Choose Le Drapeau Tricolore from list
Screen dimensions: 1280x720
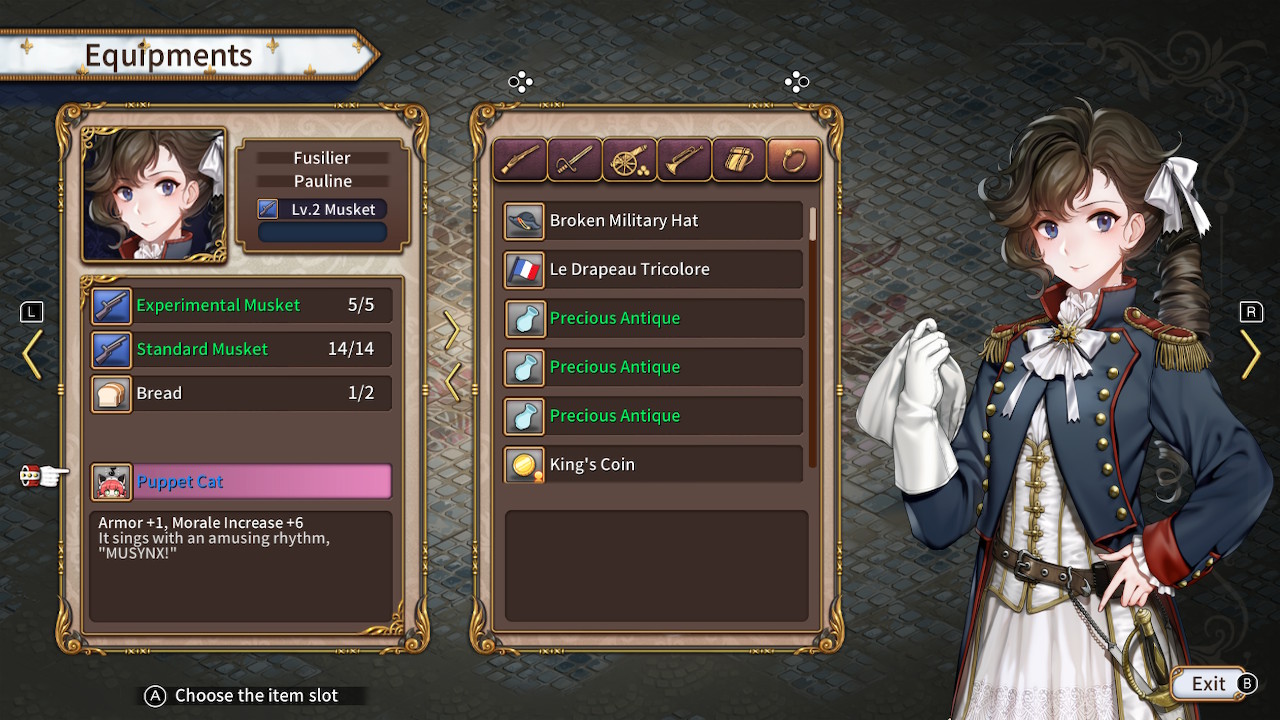[653, 270]
